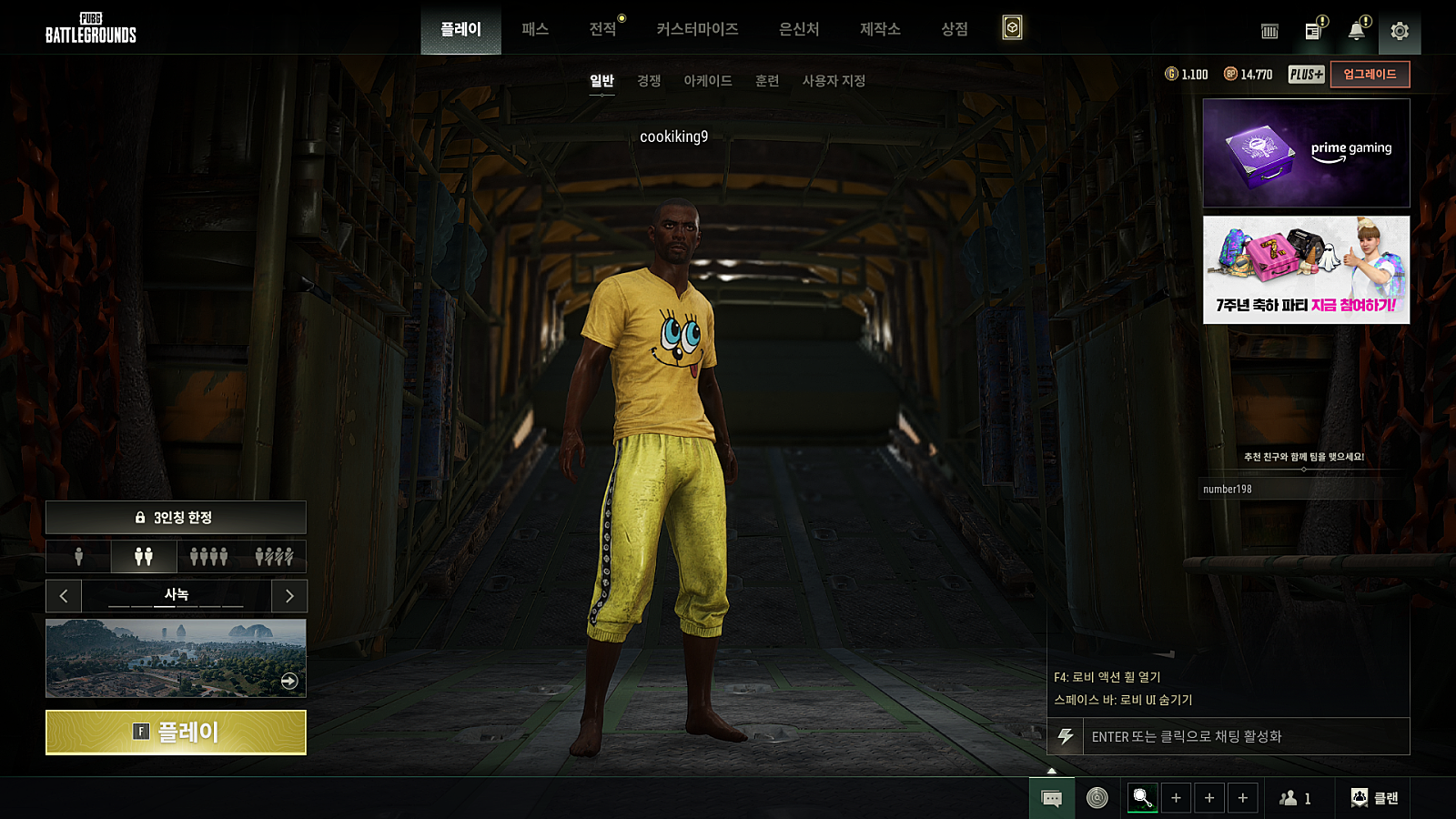Toggle the 3인칭 한정 perspective button
1456x819 pixels.
(176, 518)
